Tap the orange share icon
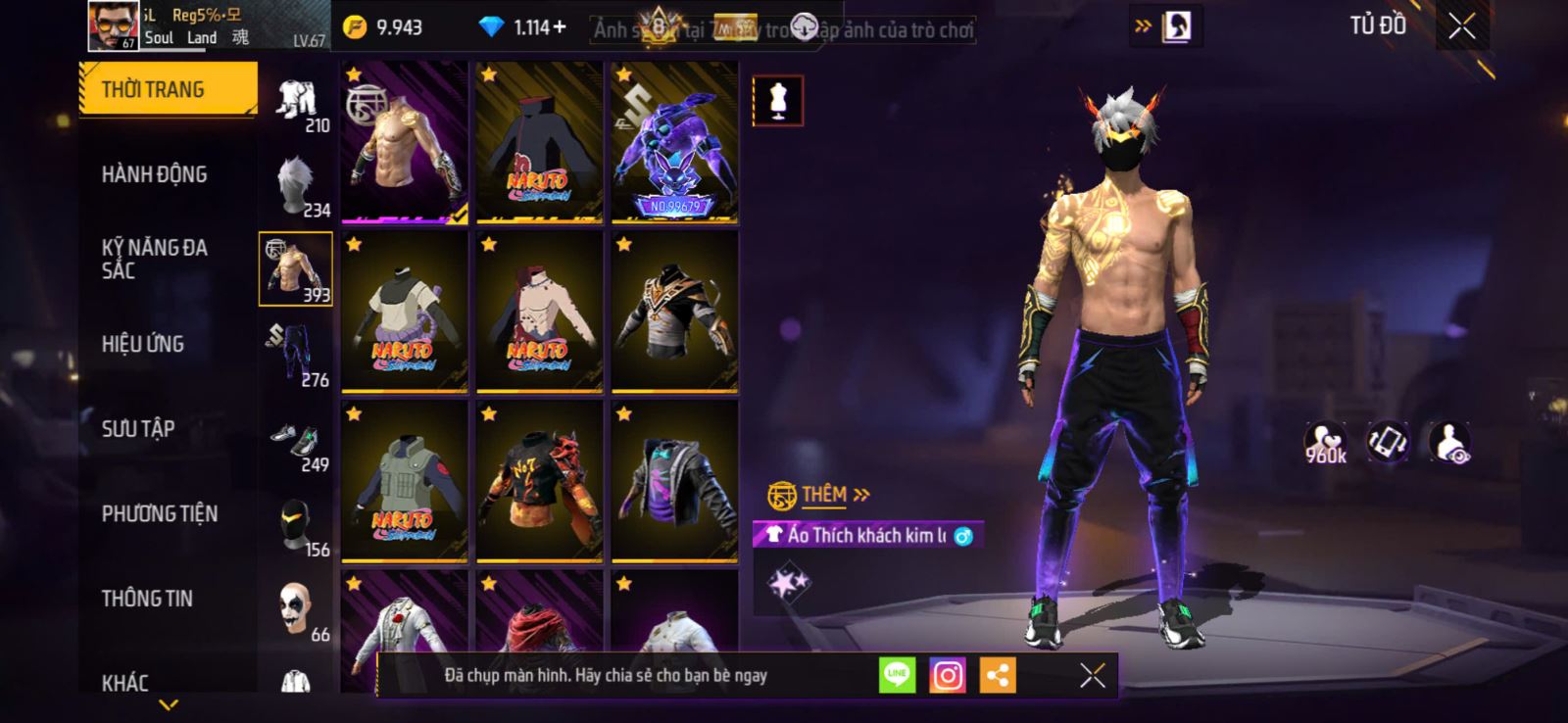The image size is (1568, 723). pos(998,675)
